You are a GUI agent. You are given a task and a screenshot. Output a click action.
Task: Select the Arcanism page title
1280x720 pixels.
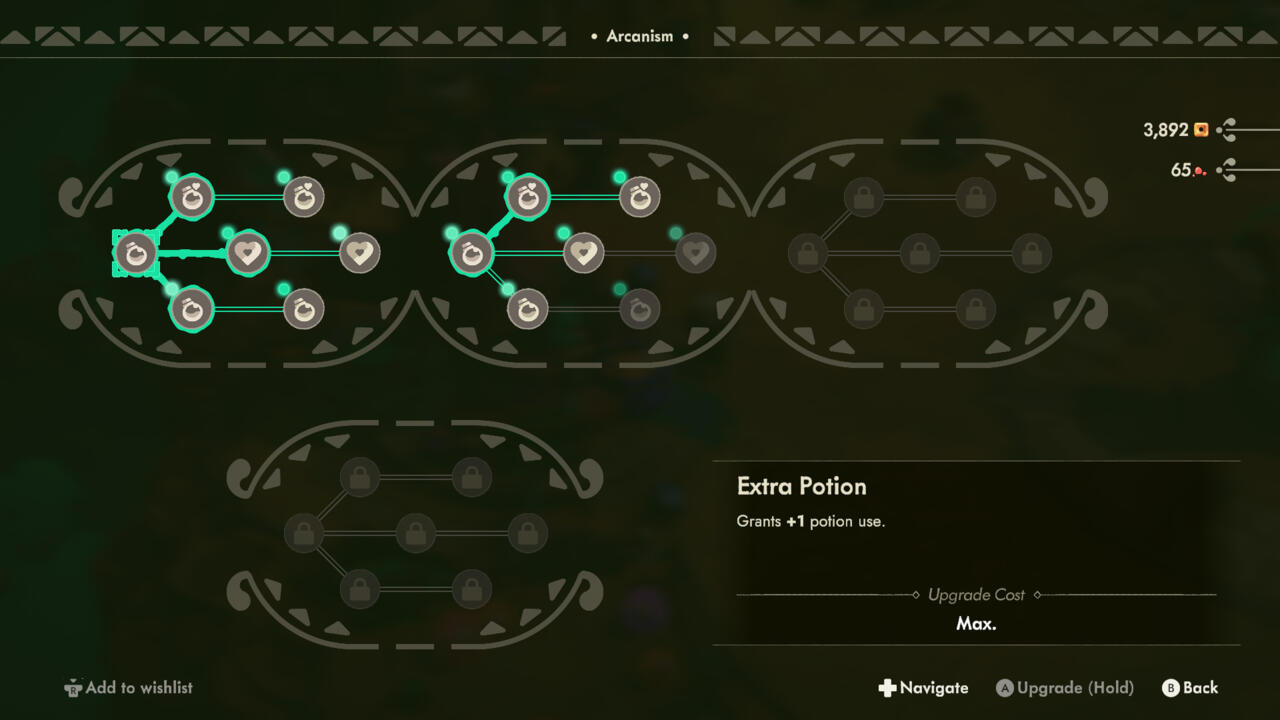tap(639, 36)
